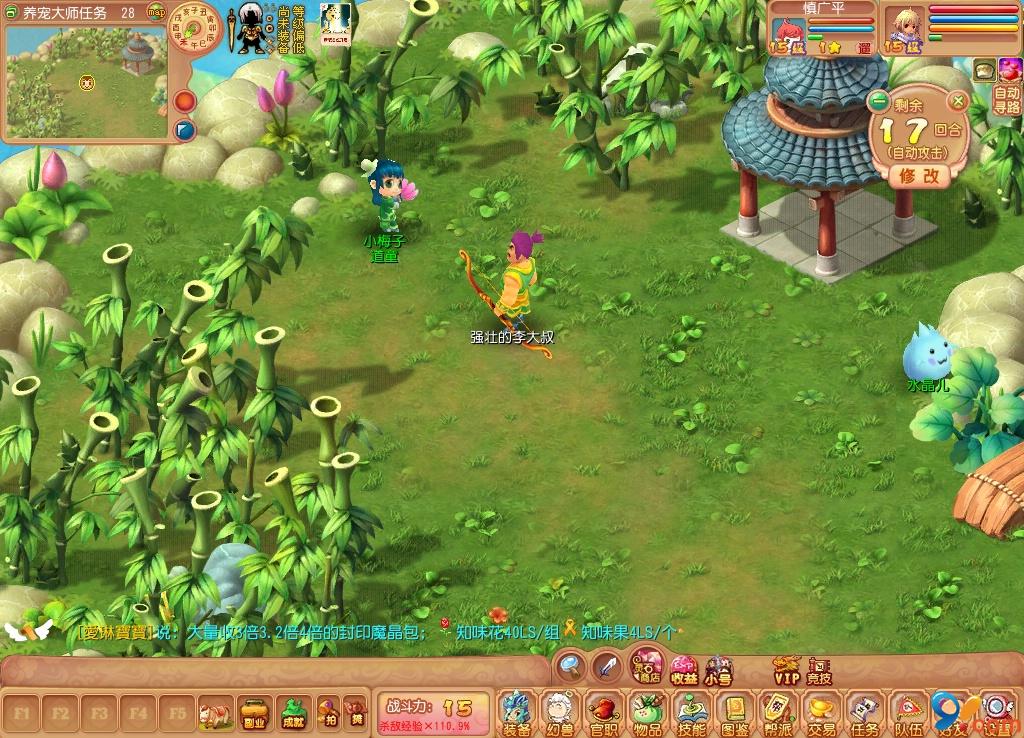Click the magnifying glass search icon
This screenshot has width=1024, height=738.
(571, 664)
